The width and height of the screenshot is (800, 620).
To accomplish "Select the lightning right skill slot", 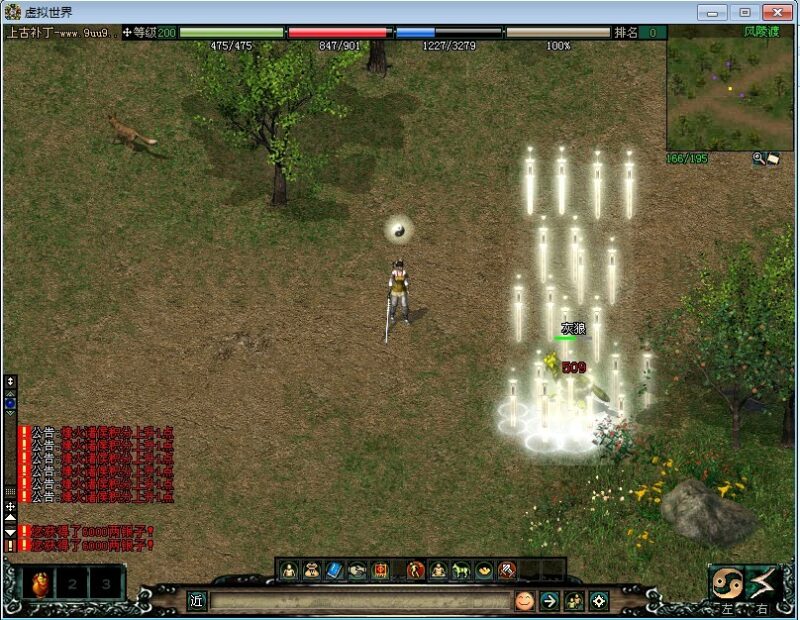I will (763, 582).
